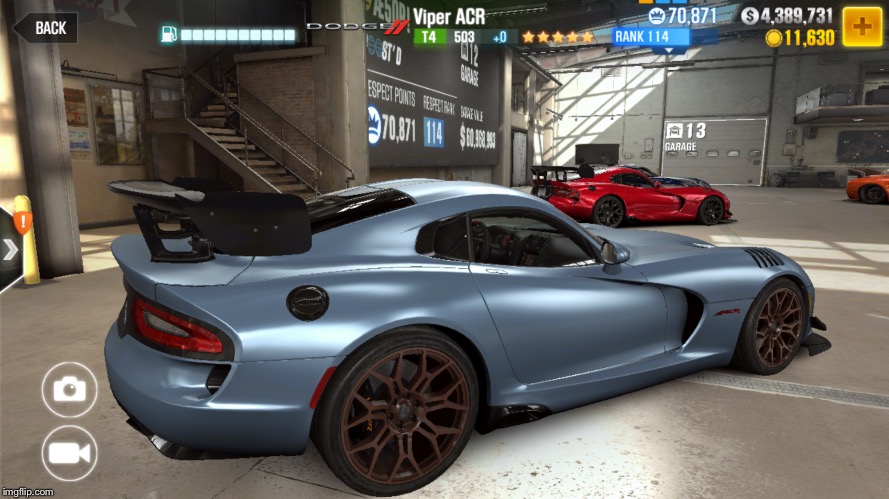Take a photo with the camera button

[70, 389]
